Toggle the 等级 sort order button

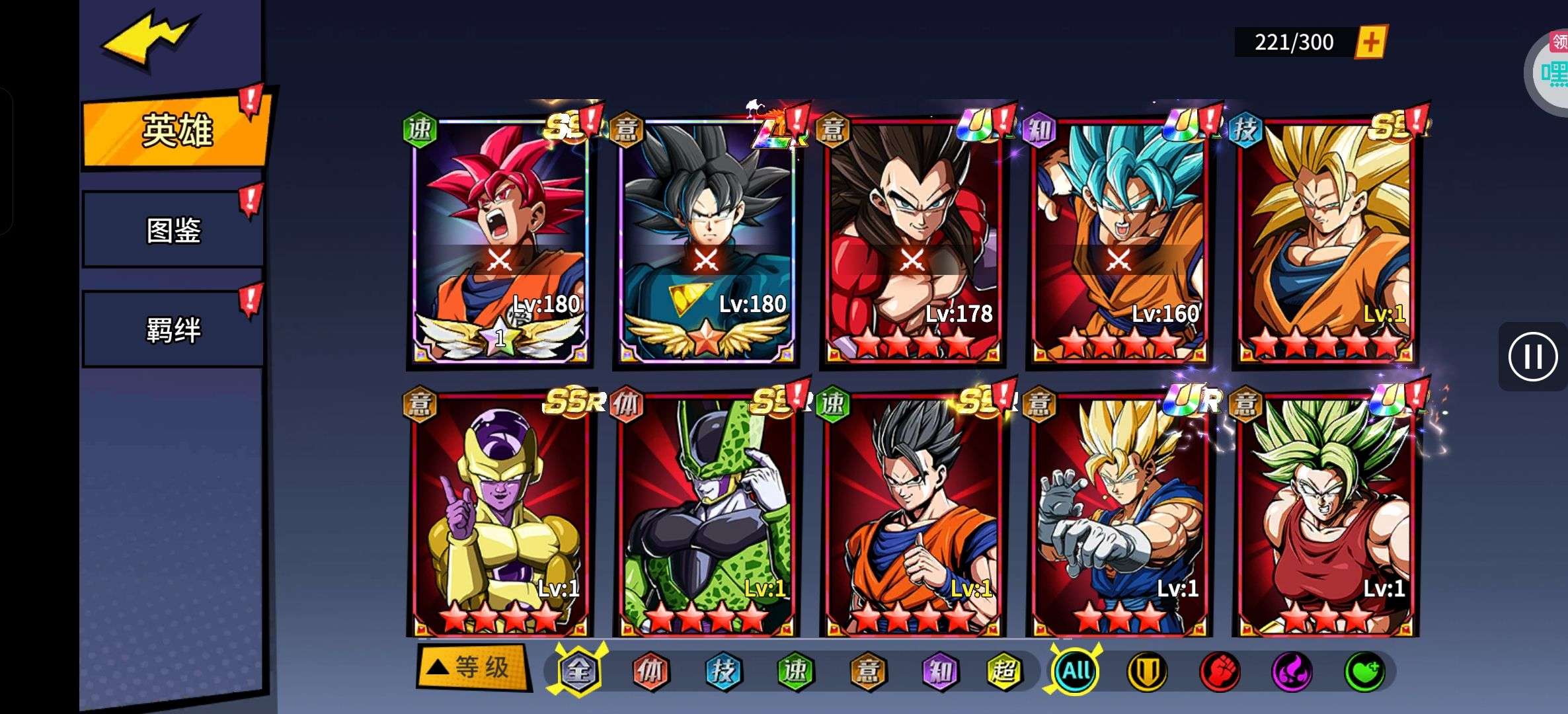473,668
